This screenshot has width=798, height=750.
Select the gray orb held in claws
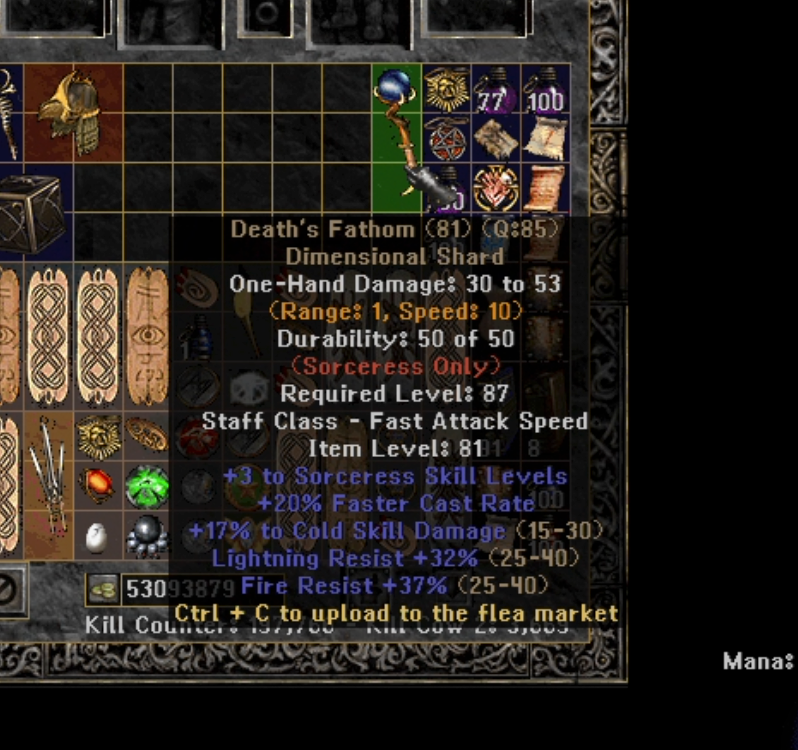click(x=147, y=537)
